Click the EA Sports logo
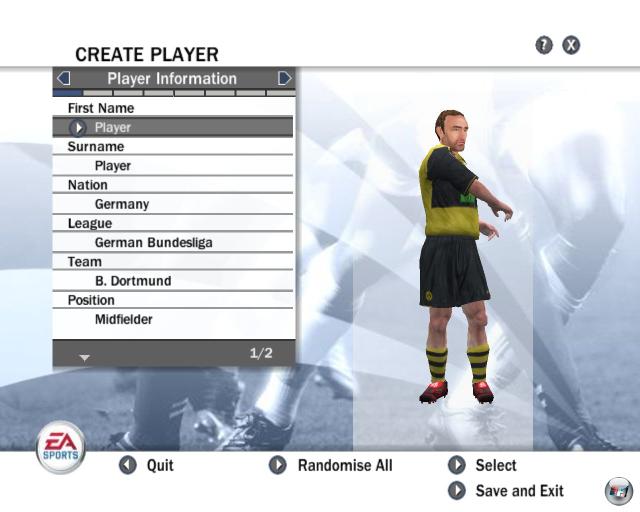The height and width of the screenshot is (512, 640). click(61, 446)
